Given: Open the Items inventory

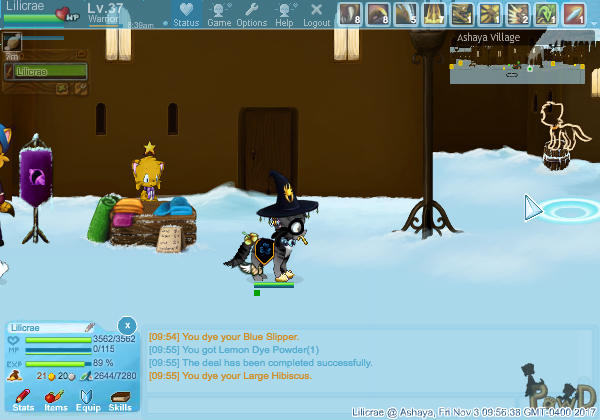Looking at the screenshot, I should point(55,401).
